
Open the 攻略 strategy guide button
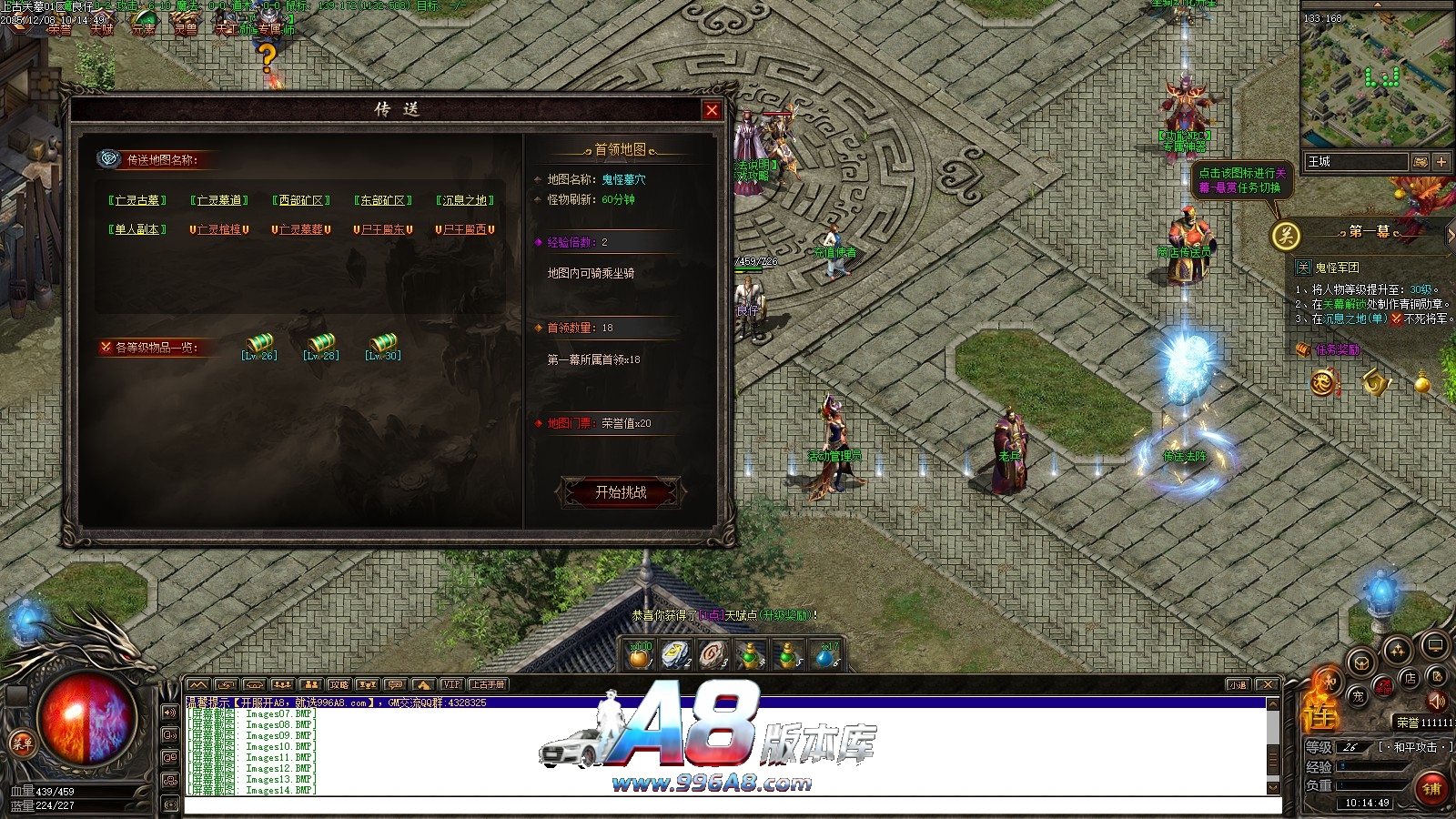coord(339,684)
